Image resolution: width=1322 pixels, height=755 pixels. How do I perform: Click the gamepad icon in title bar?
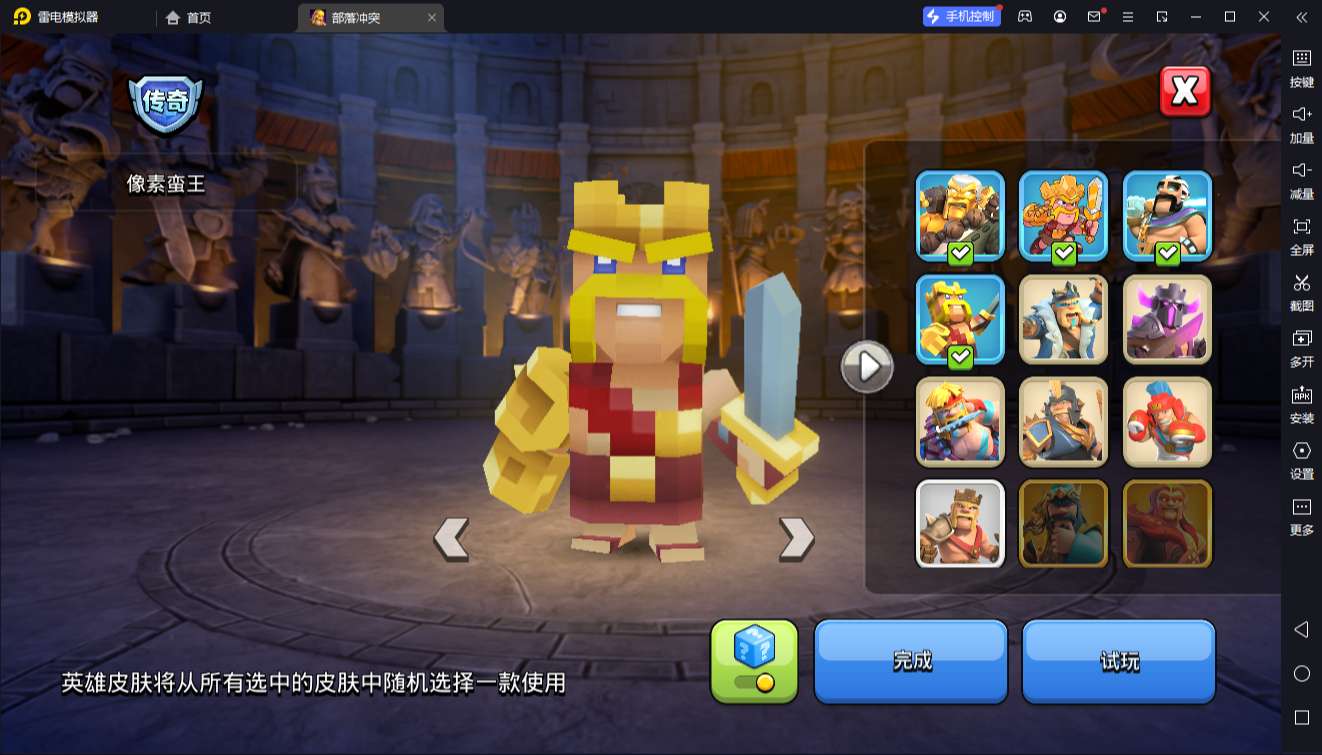[1023, 17]
